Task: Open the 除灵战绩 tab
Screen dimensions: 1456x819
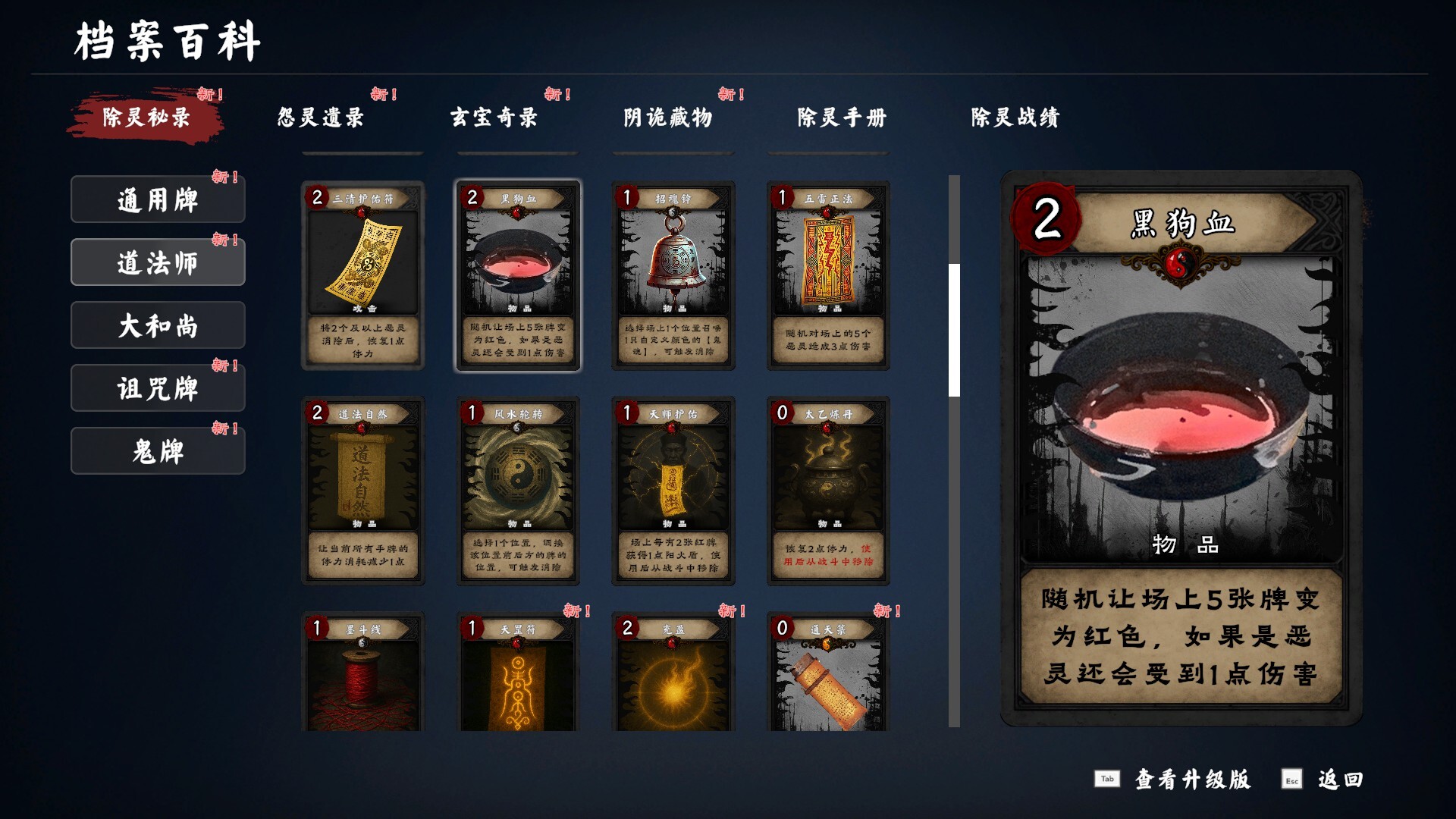Action: (x=1015, y=118)
